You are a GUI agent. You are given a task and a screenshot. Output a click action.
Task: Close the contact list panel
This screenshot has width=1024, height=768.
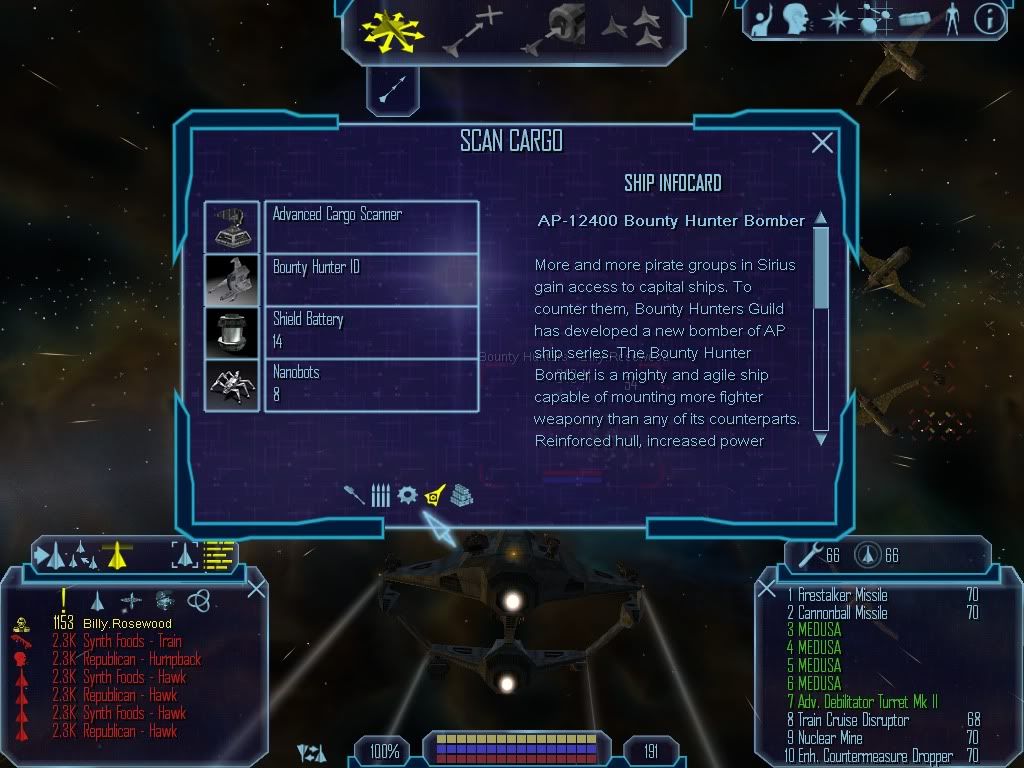[x=256, y=589]
